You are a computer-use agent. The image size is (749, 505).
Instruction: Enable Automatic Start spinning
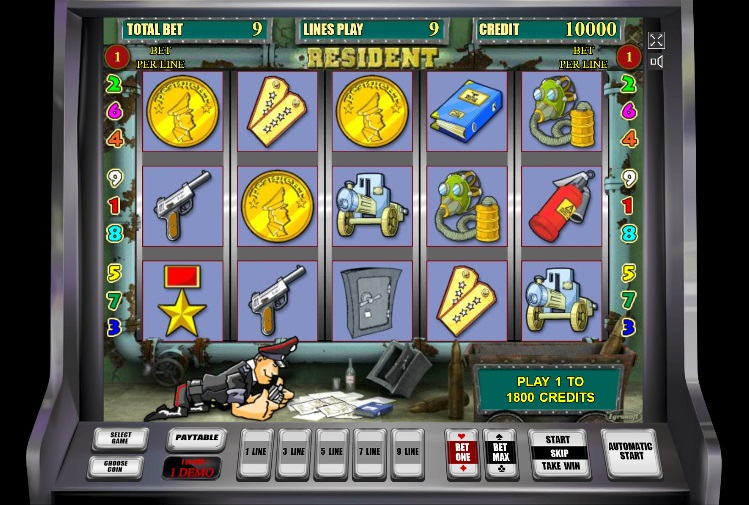click(x=630, y=453)
